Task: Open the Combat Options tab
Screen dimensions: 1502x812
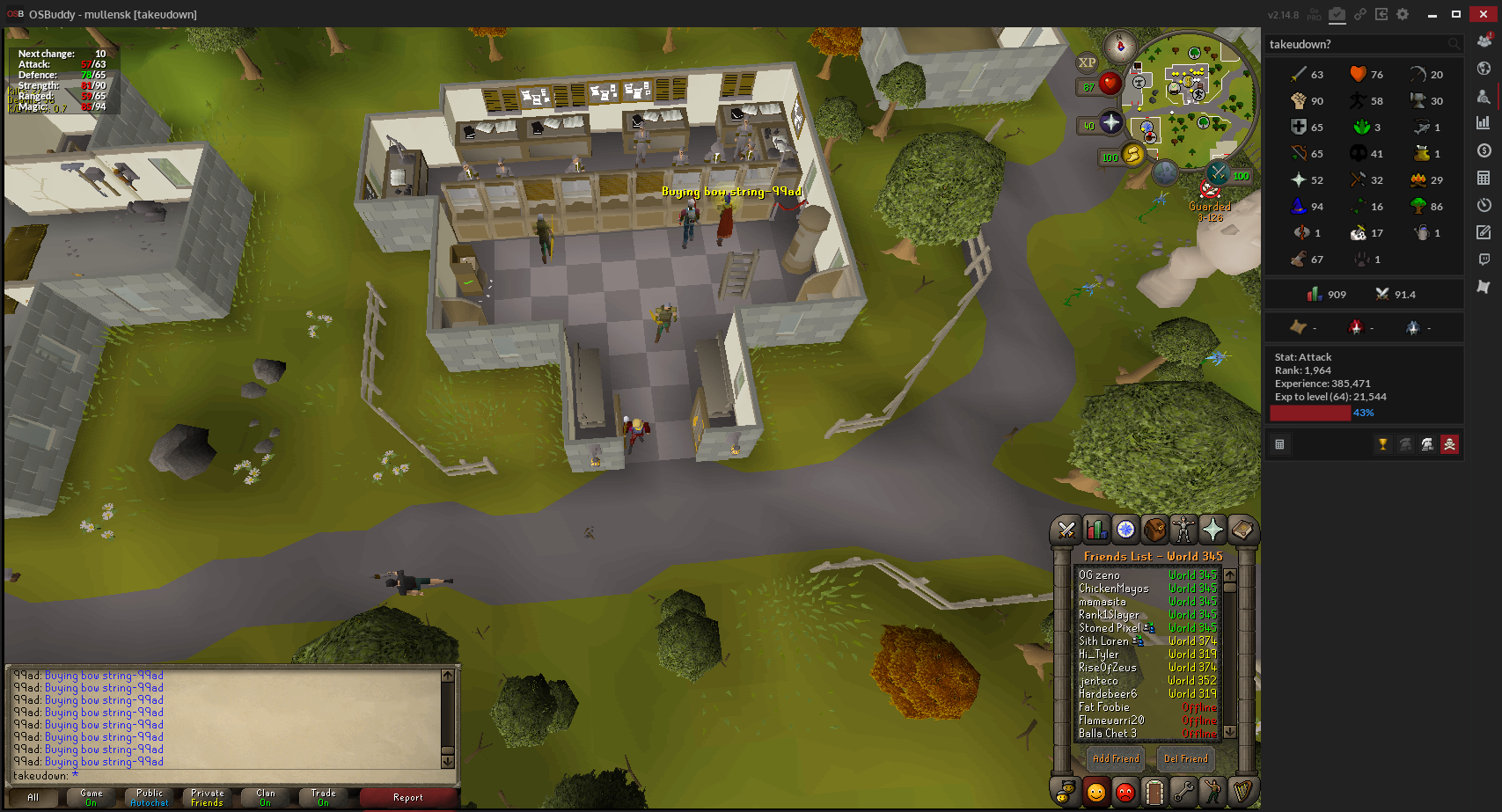Action: 1066,530
